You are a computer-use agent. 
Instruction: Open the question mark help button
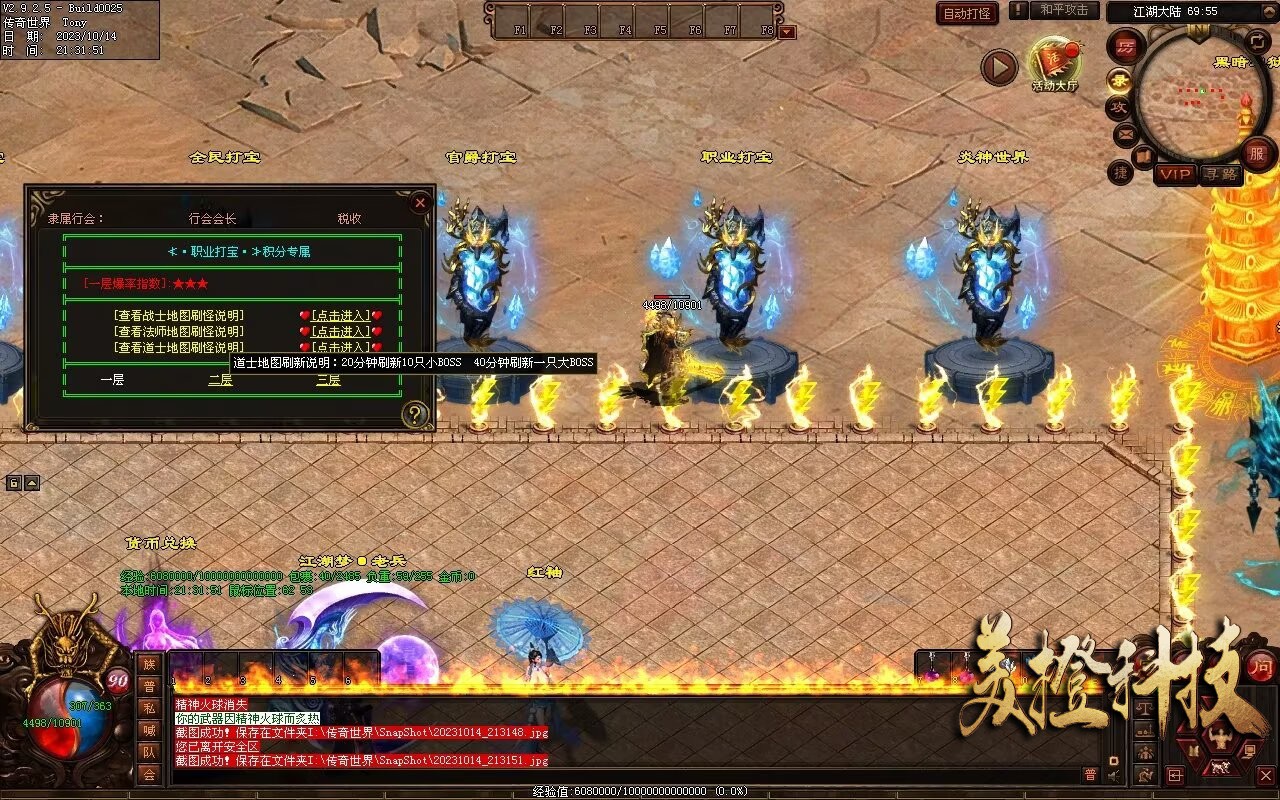[415, 414]
